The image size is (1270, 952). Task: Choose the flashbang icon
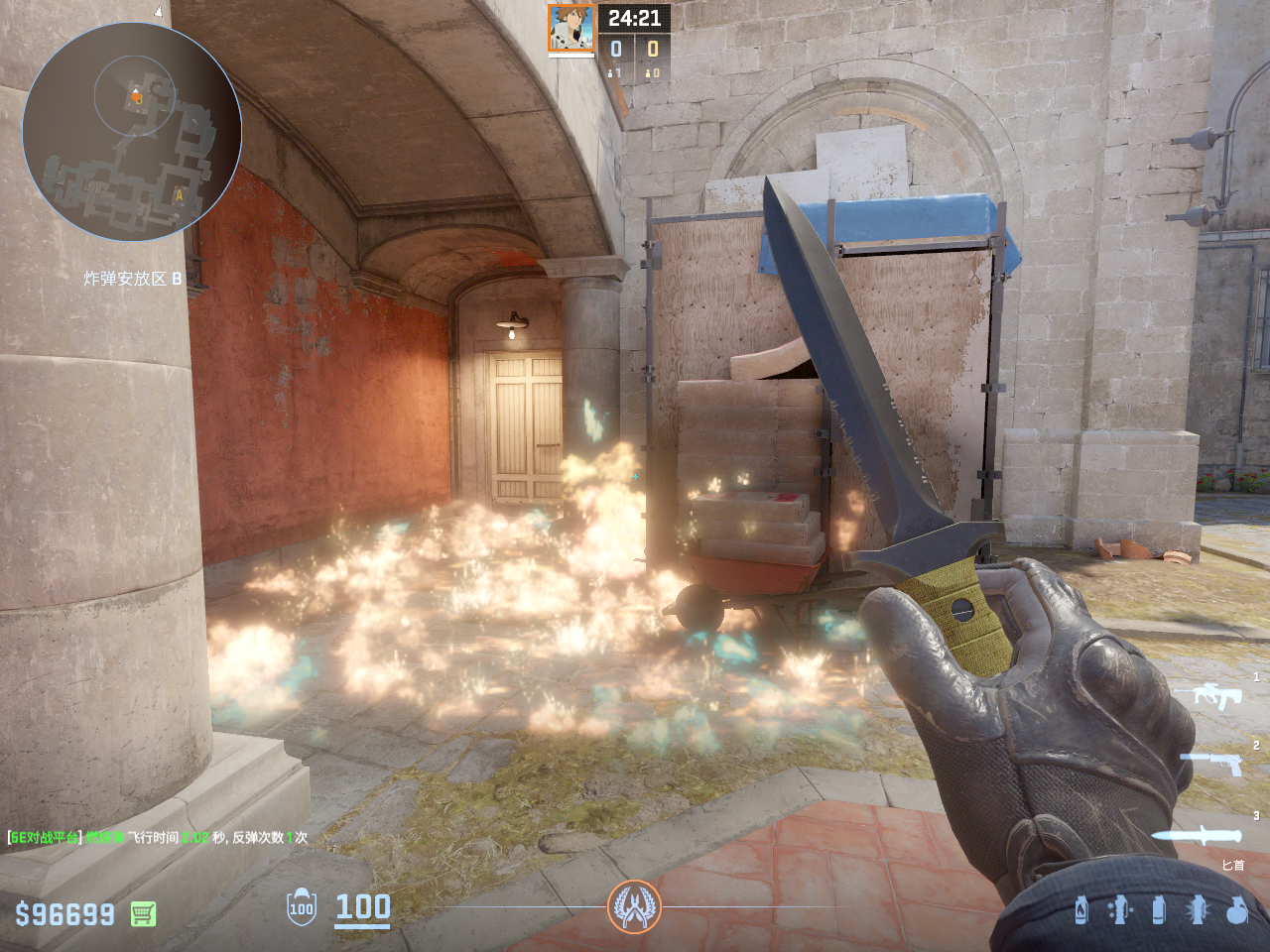pyautogui.click(x=1197, y=909)
